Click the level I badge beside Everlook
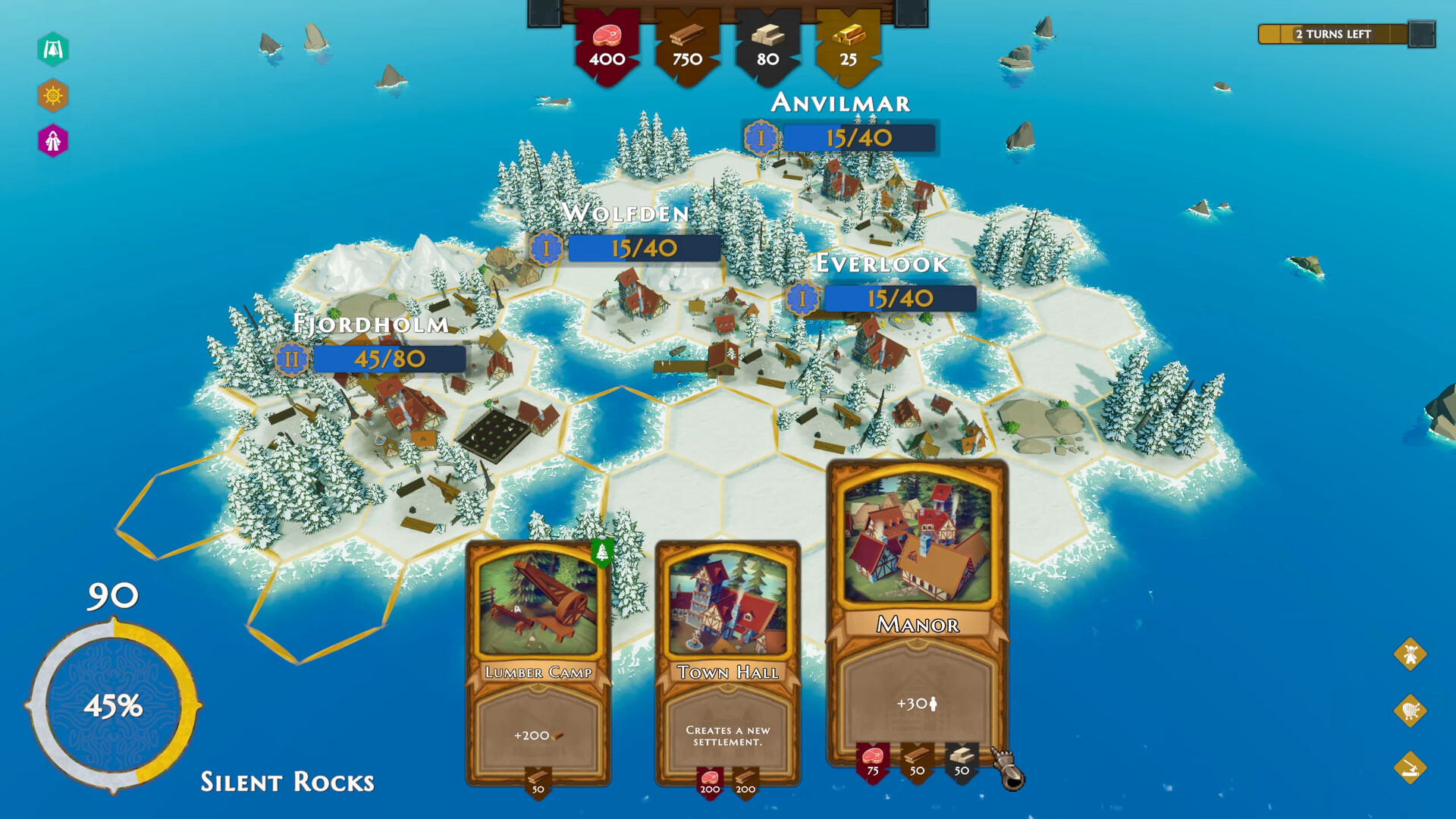The height and width of the screenshot is (819, 1456). pyautogui.click(x=804, y=299)
